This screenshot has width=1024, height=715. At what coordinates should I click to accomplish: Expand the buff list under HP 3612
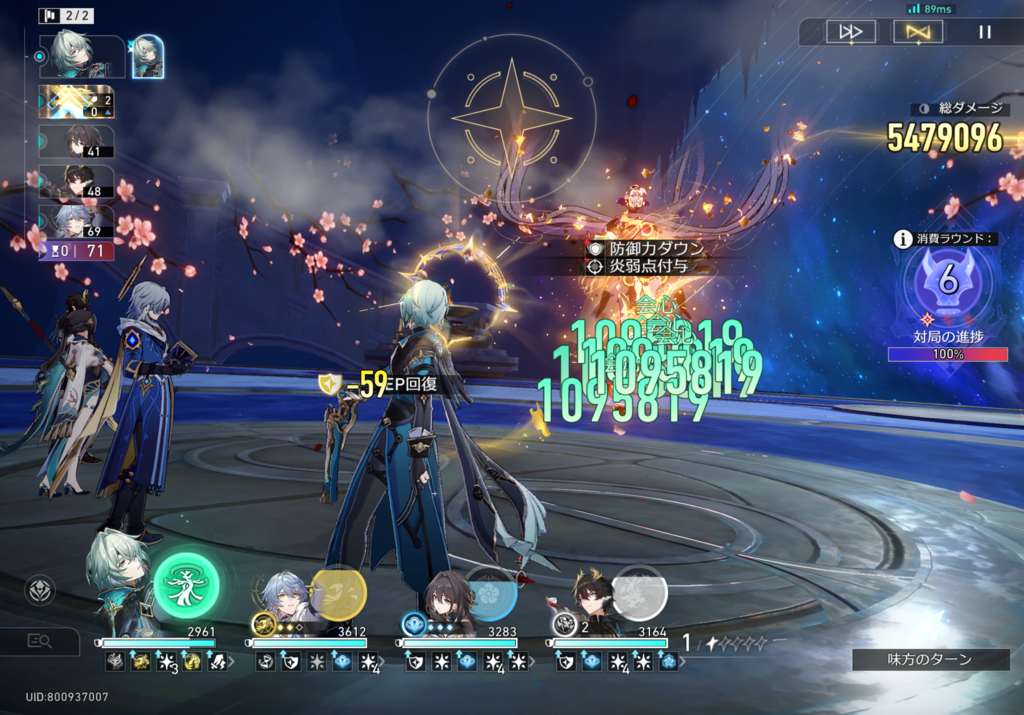tap(383, 662)
